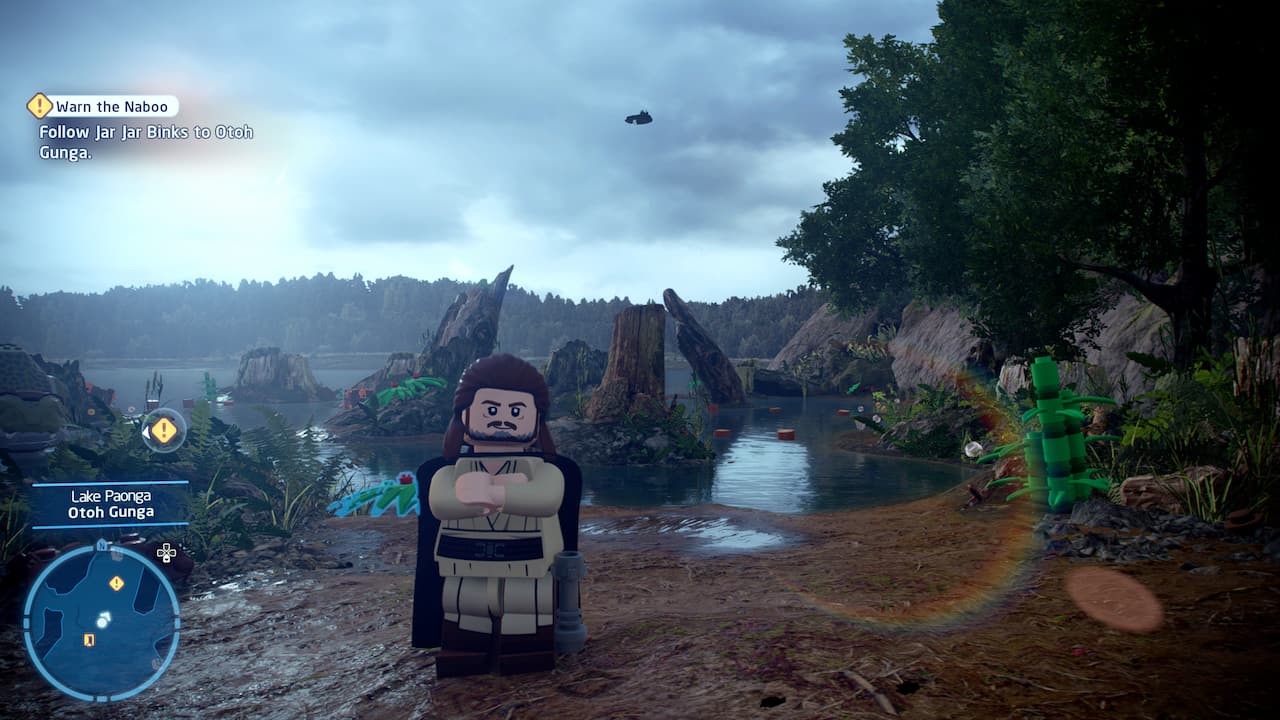Click the player arrow at the minimap center
The height and width of the screenshot is (720, 1280).
(x=101, y=621)
